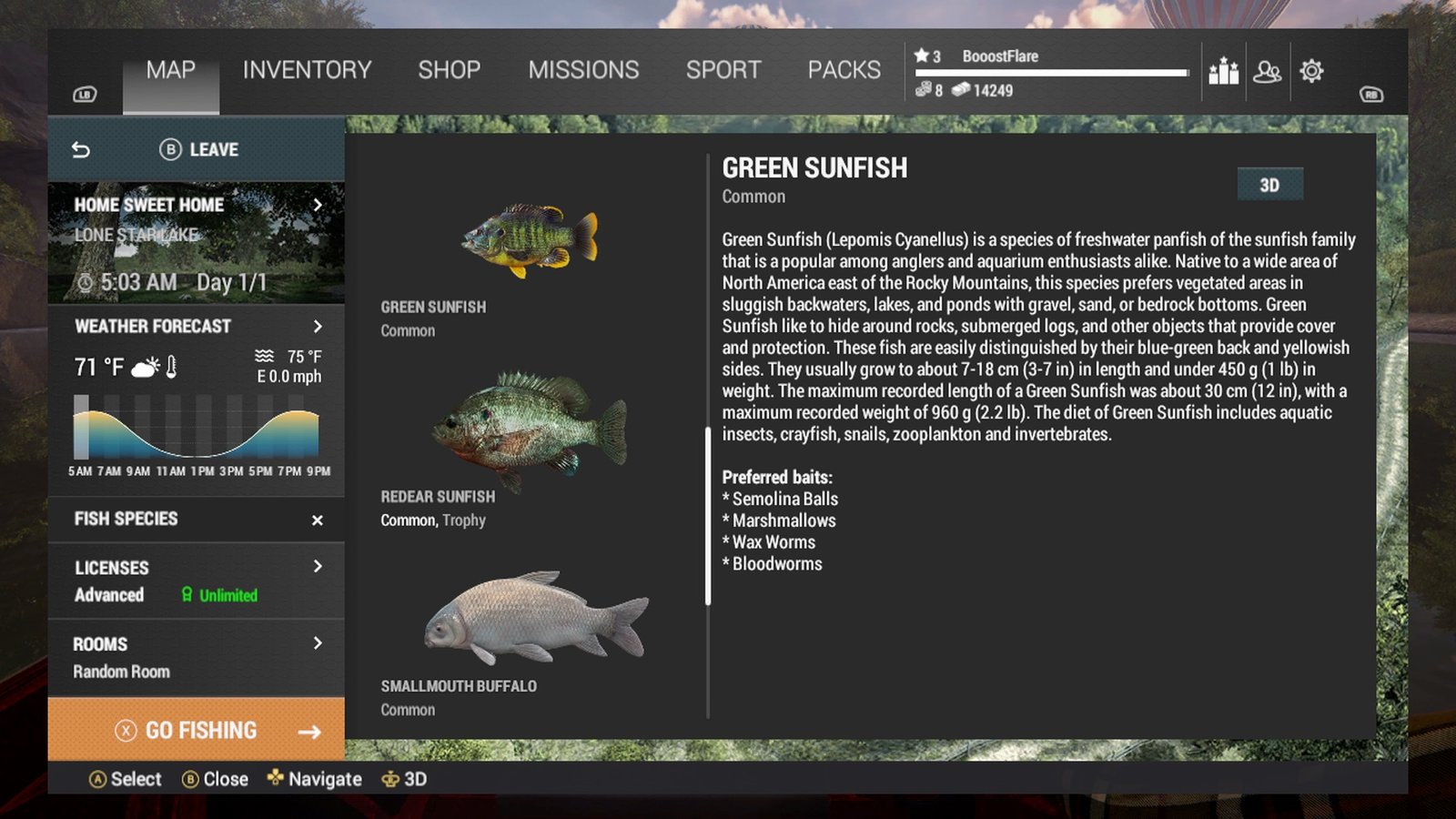Open the Licenses entry
Image resolution: width=1456 pixels, height=819 pixels.
click(197, 581)
